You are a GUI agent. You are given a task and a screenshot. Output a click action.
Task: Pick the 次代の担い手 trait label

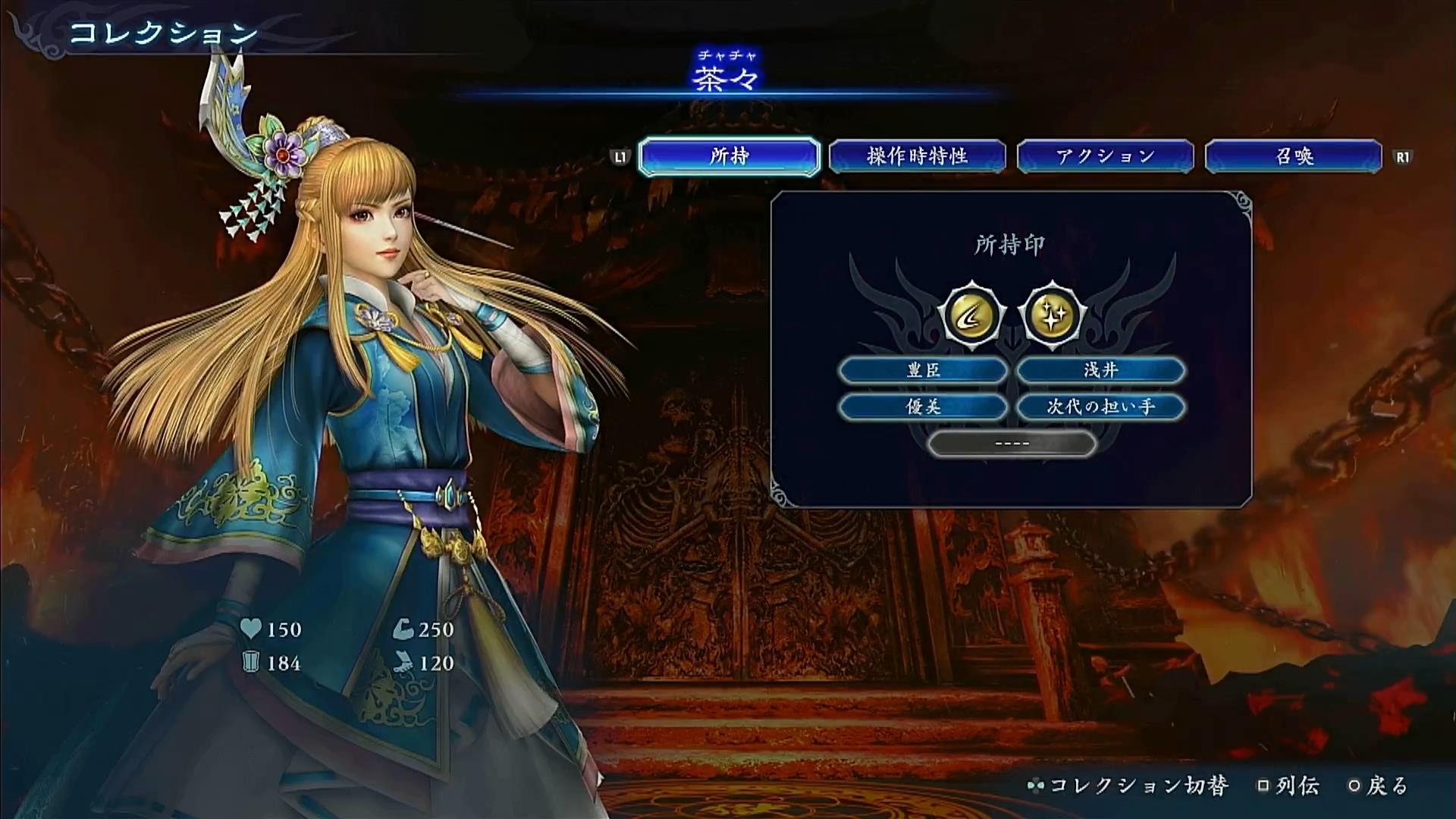pos(1100,407)
